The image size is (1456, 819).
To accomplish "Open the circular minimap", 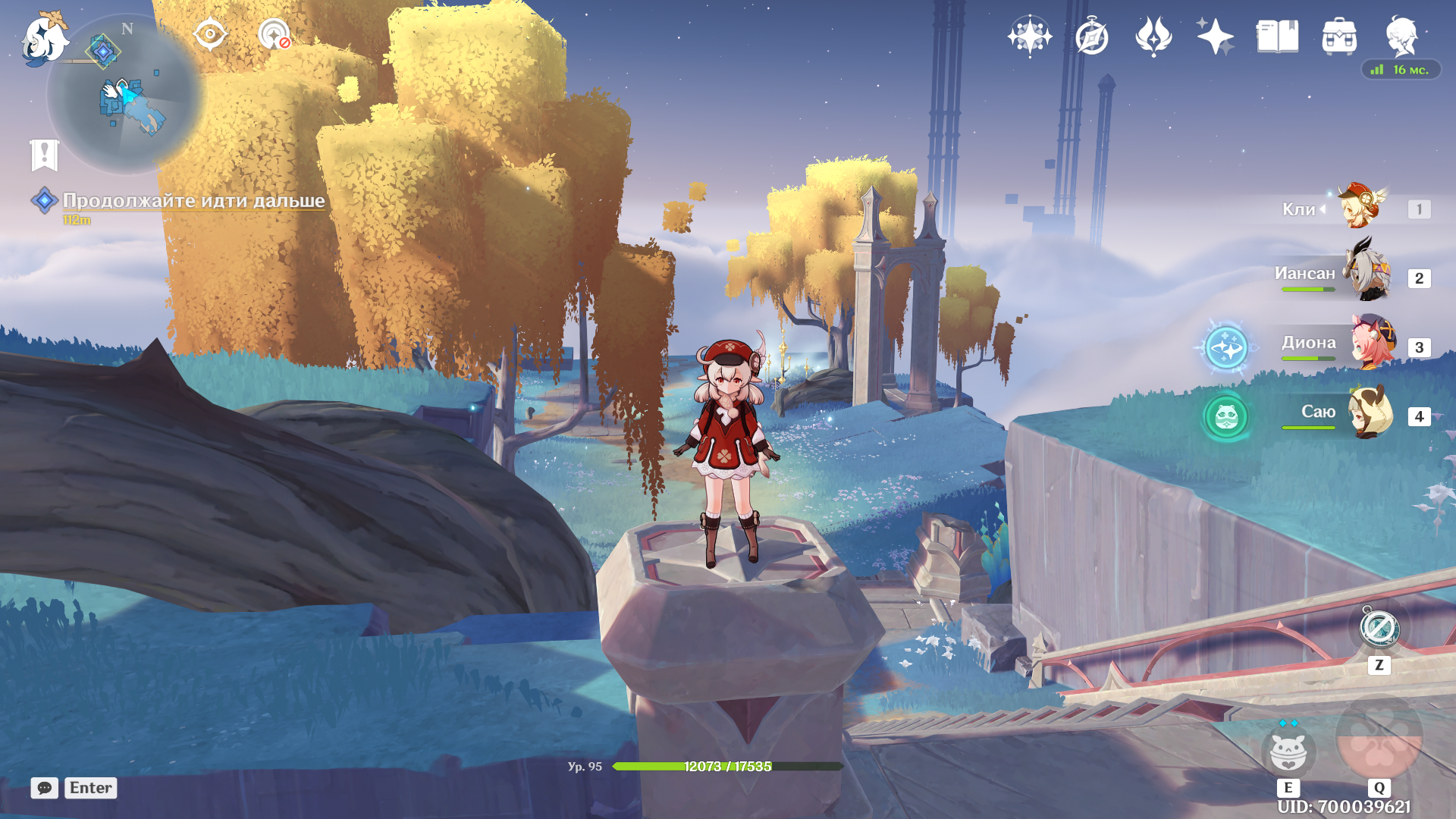I will tap(125, 95).
